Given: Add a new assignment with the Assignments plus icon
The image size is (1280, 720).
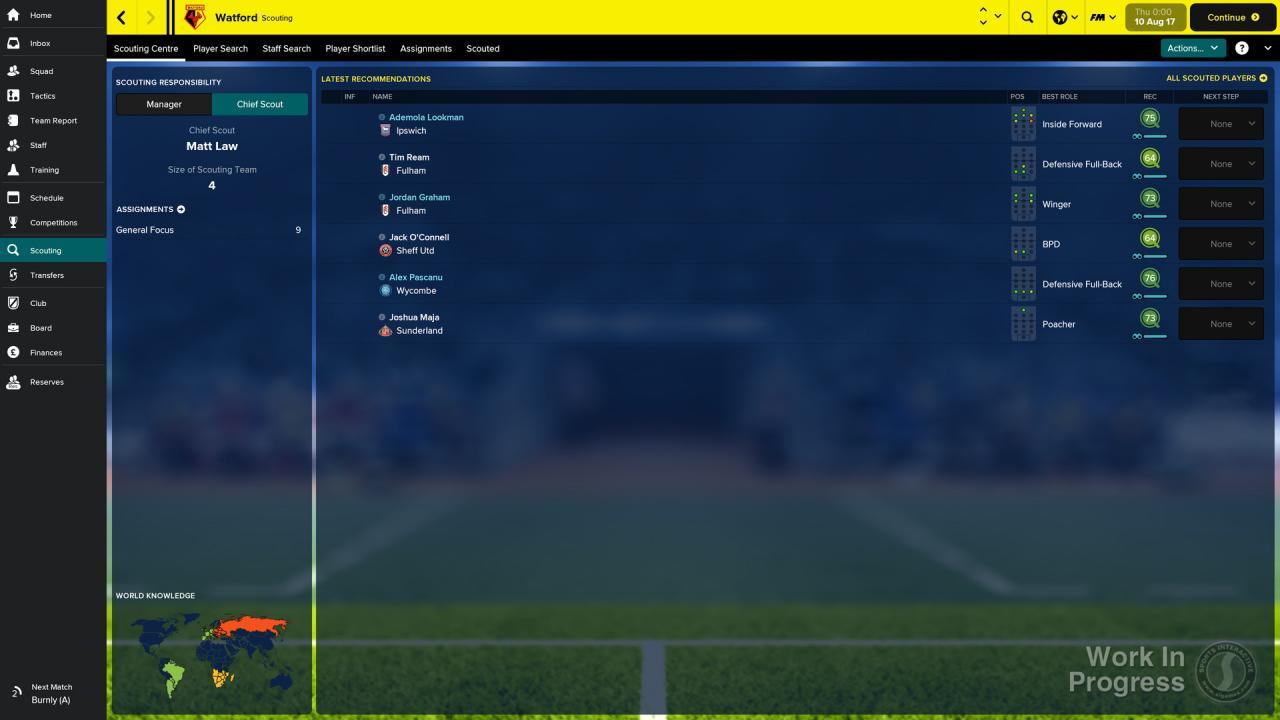Looking at the screenshot, I should click(181, 209).
